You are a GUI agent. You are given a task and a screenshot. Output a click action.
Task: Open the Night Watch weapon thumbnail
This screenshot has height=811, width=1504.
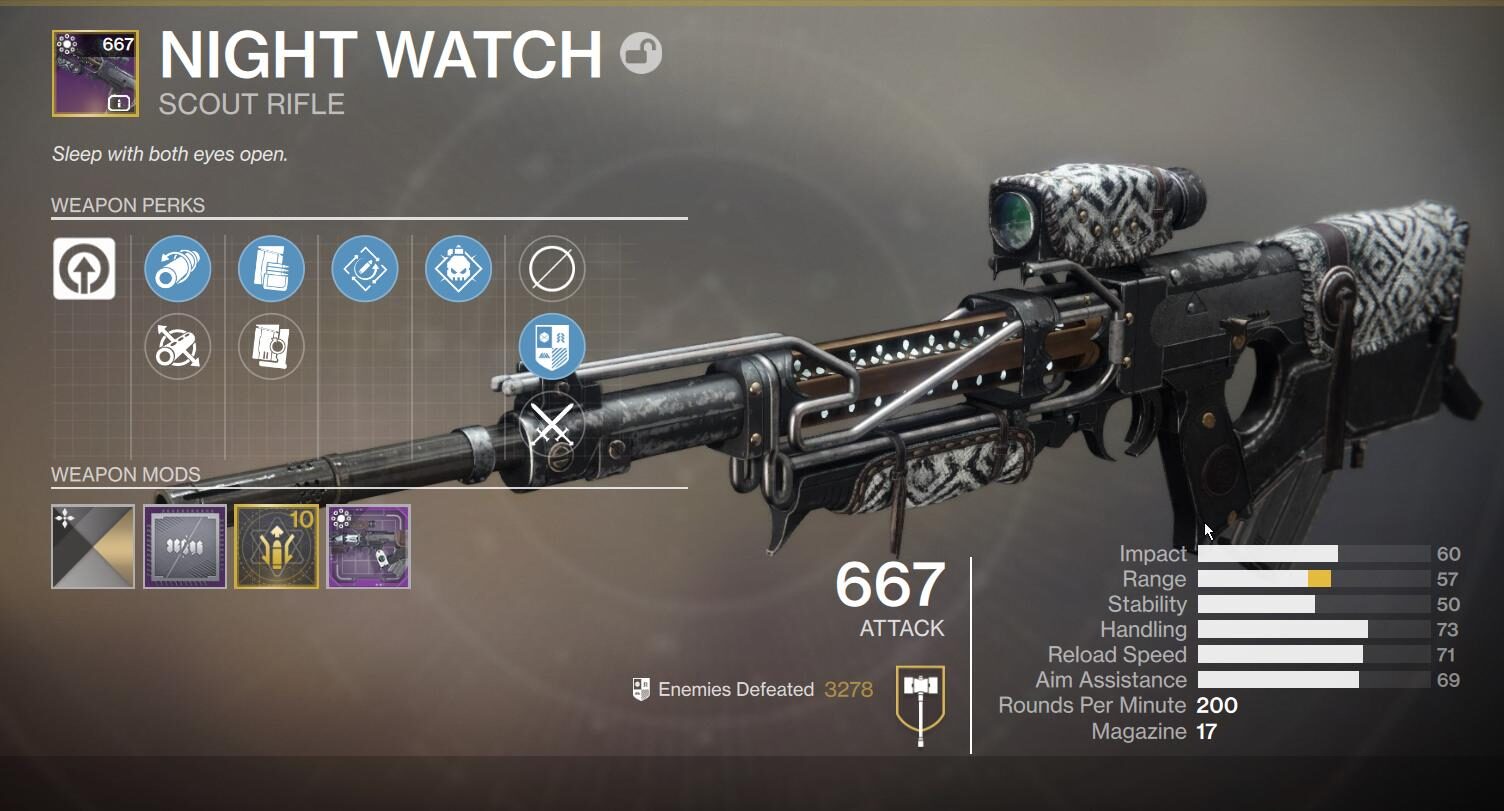click(x=95, y=73)
